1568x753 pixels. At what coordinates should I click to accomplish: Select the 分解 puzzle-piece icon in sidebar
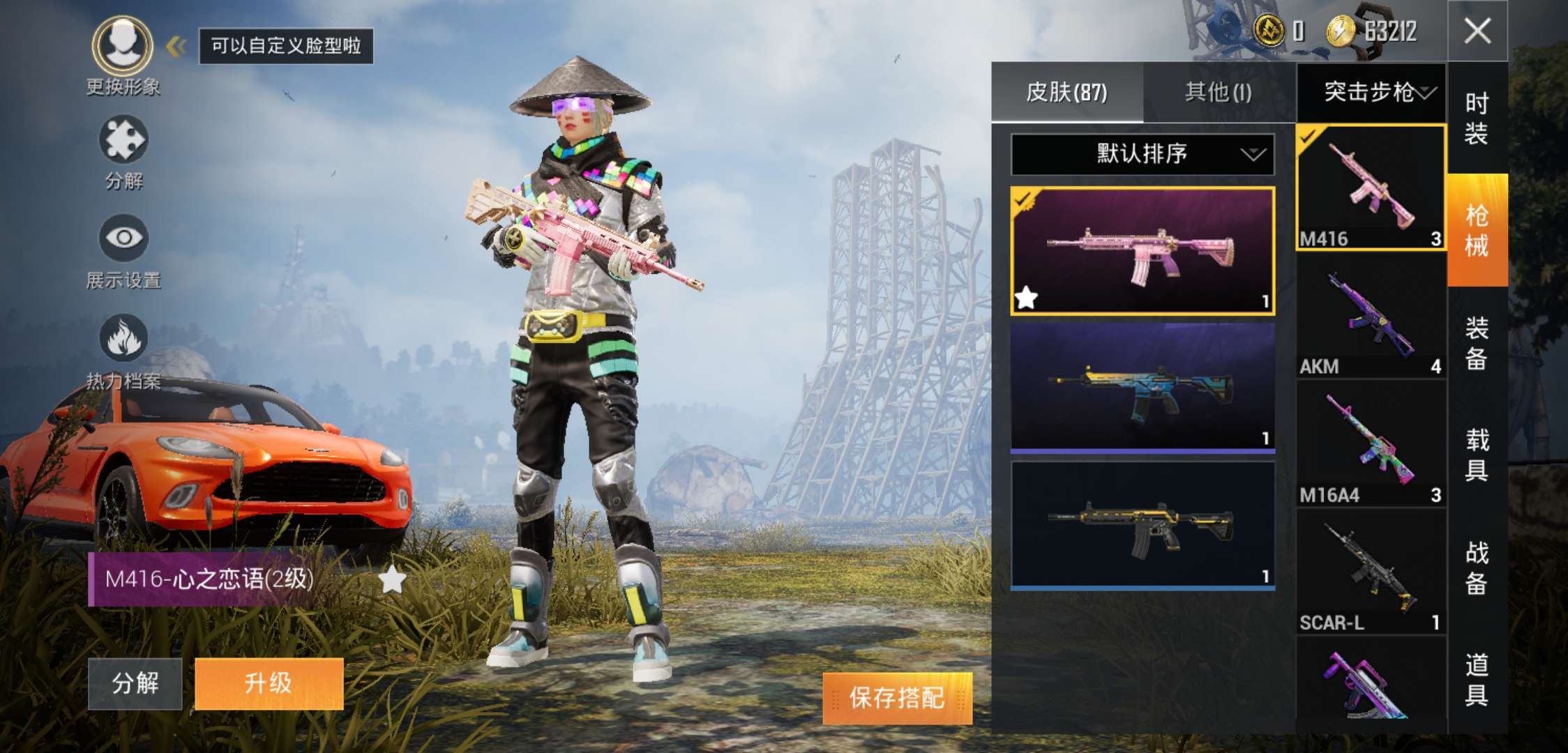click(x=121, y=136)
